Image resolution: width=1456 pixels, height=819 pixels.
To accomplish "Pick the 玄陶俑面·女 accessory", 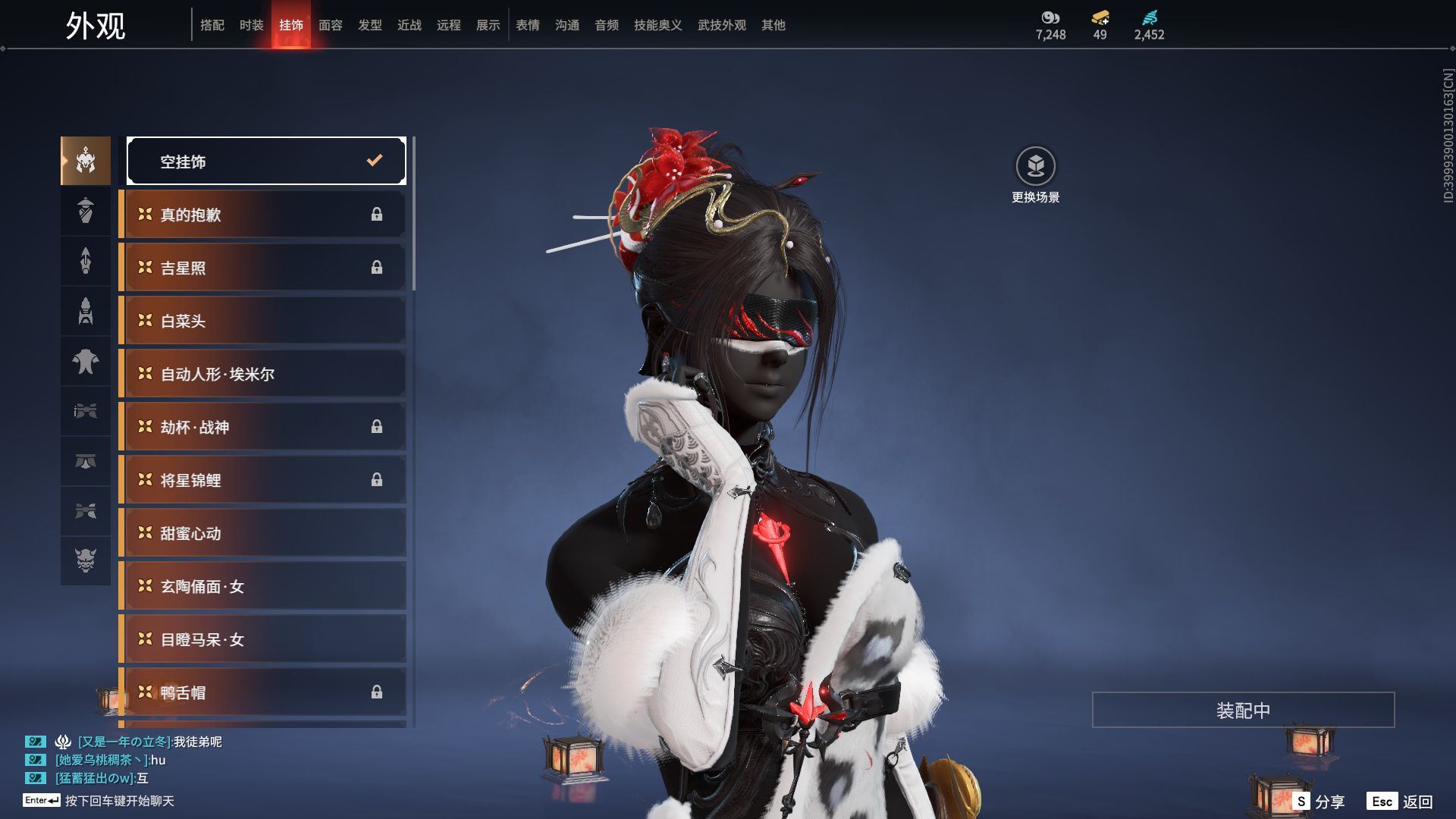I will (x=262, y=586).
